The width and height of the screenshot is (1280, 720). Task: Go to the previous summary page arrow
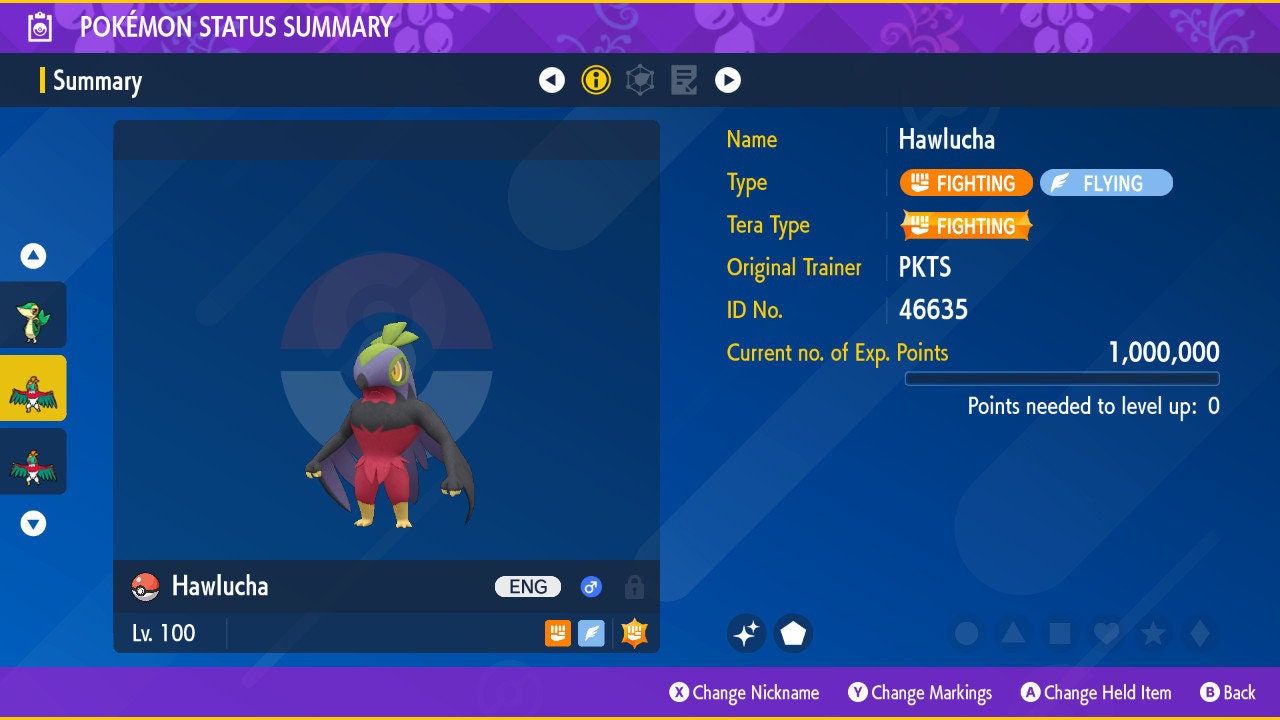(552, 80)
